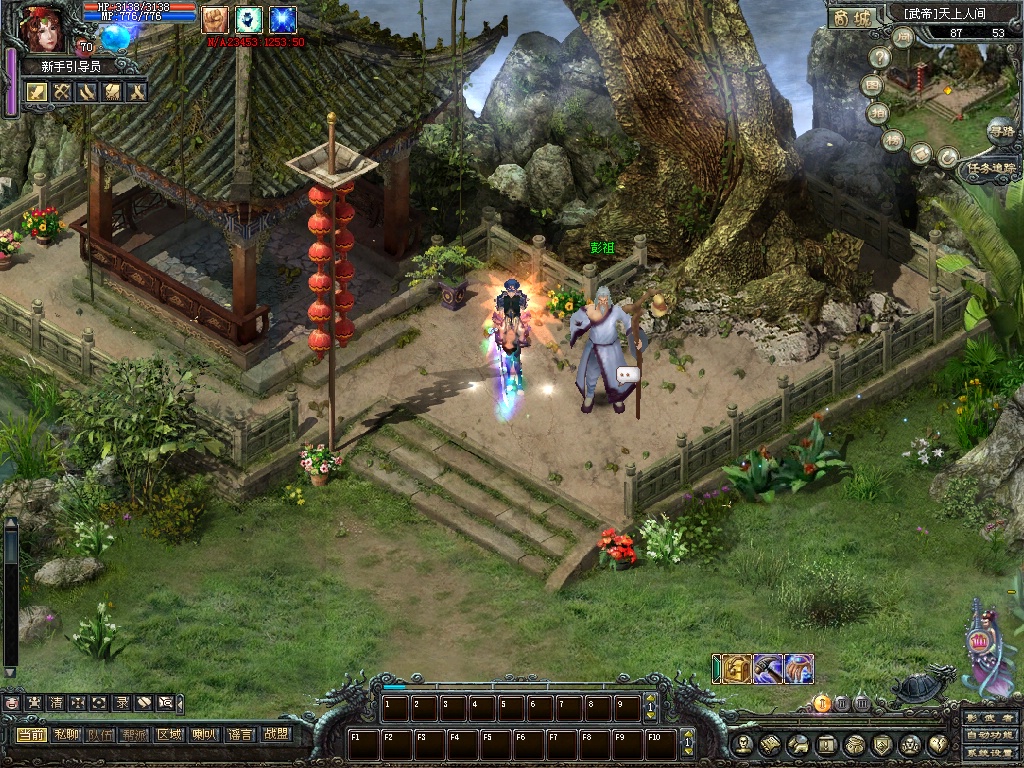Open the character bust menu icon
This screenshot has height=768, width=1024.
[741, 744]
